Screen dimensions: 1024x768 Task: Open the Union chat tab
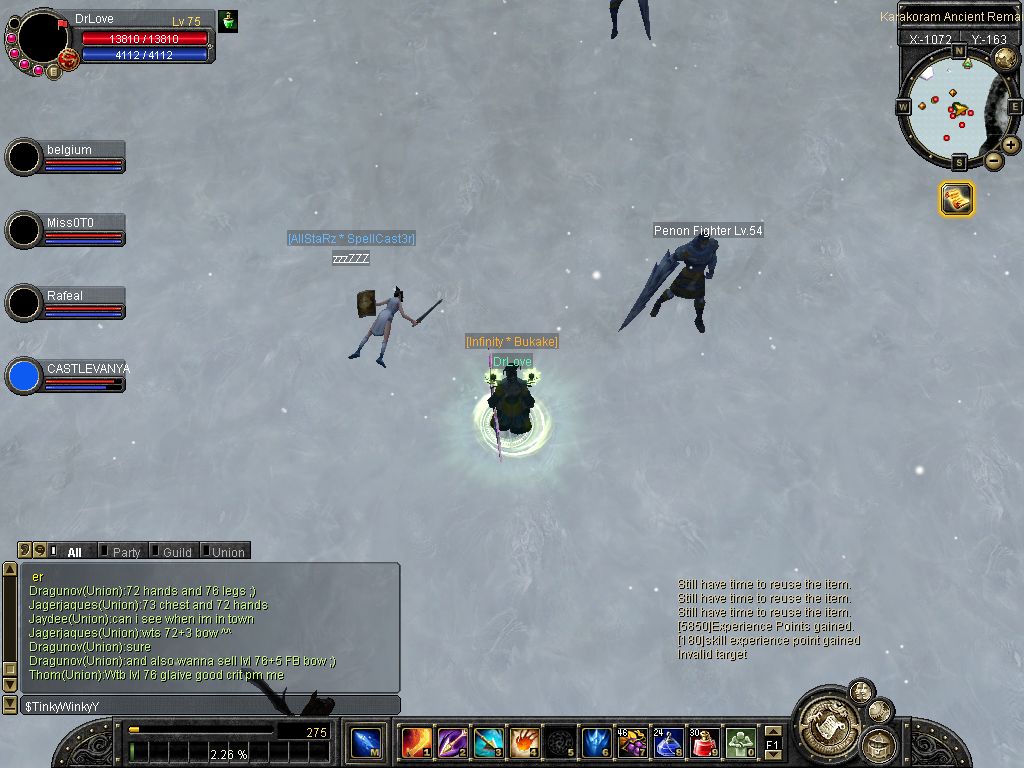(x=227, y=552)
